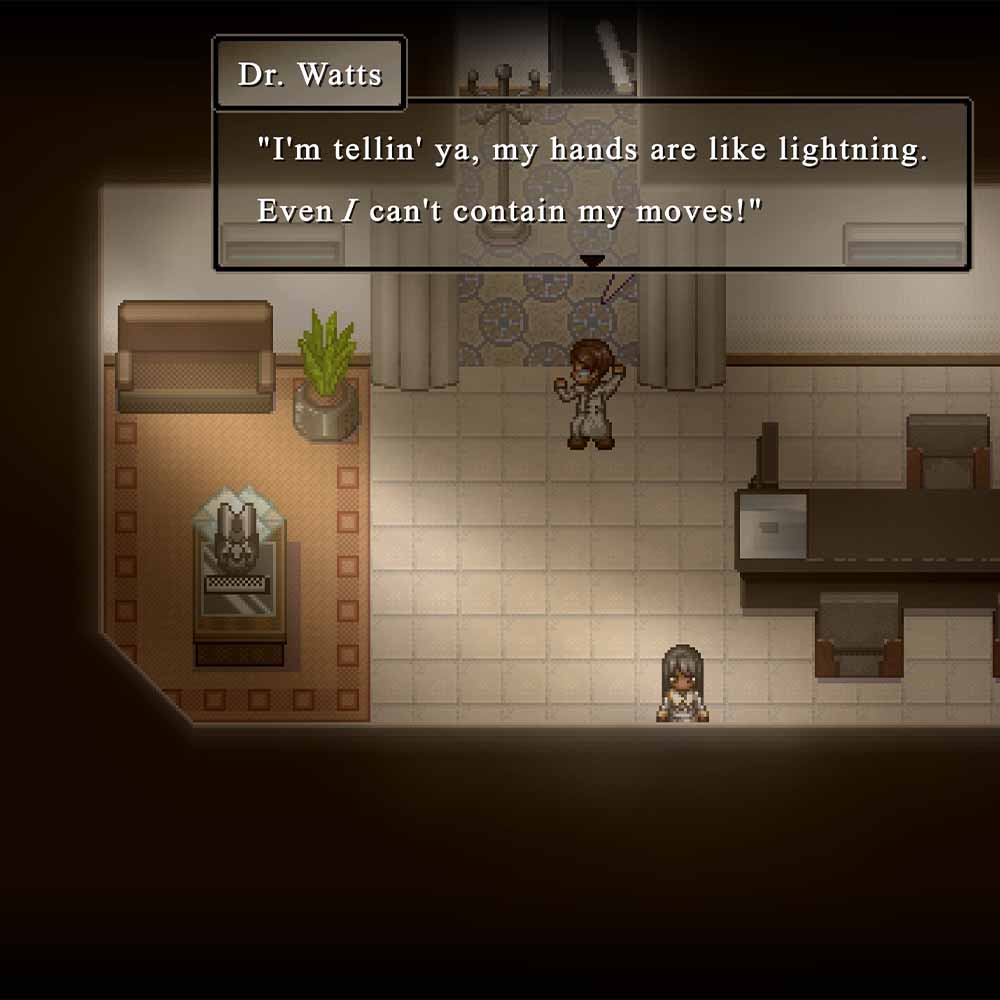This screenshot has width=1000, height=1000.
Task: Click the dialogue continue arrow indicator
Action: tap(593, 261)
